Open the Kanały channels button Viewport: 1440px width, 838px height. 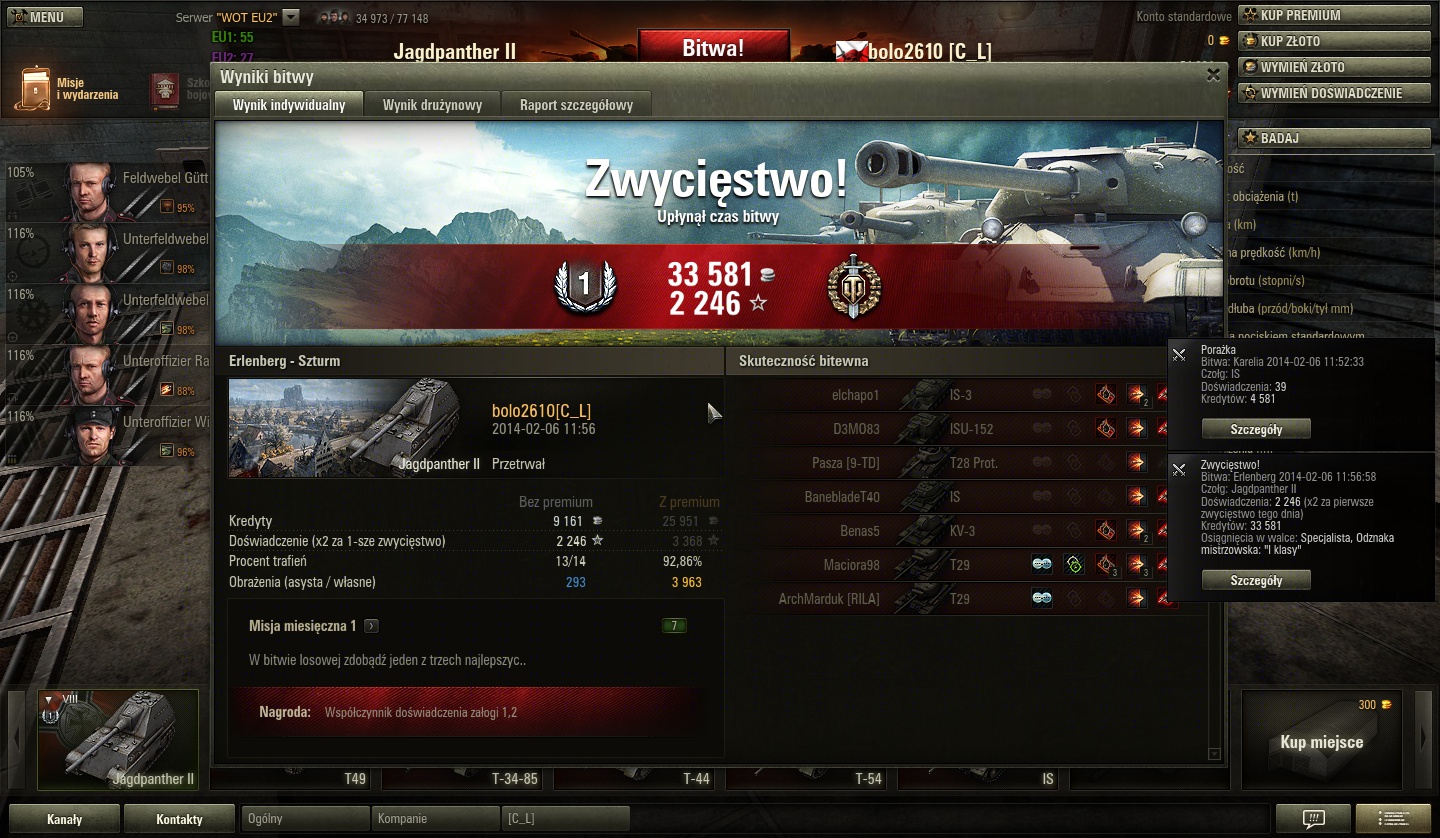(65, 819)
